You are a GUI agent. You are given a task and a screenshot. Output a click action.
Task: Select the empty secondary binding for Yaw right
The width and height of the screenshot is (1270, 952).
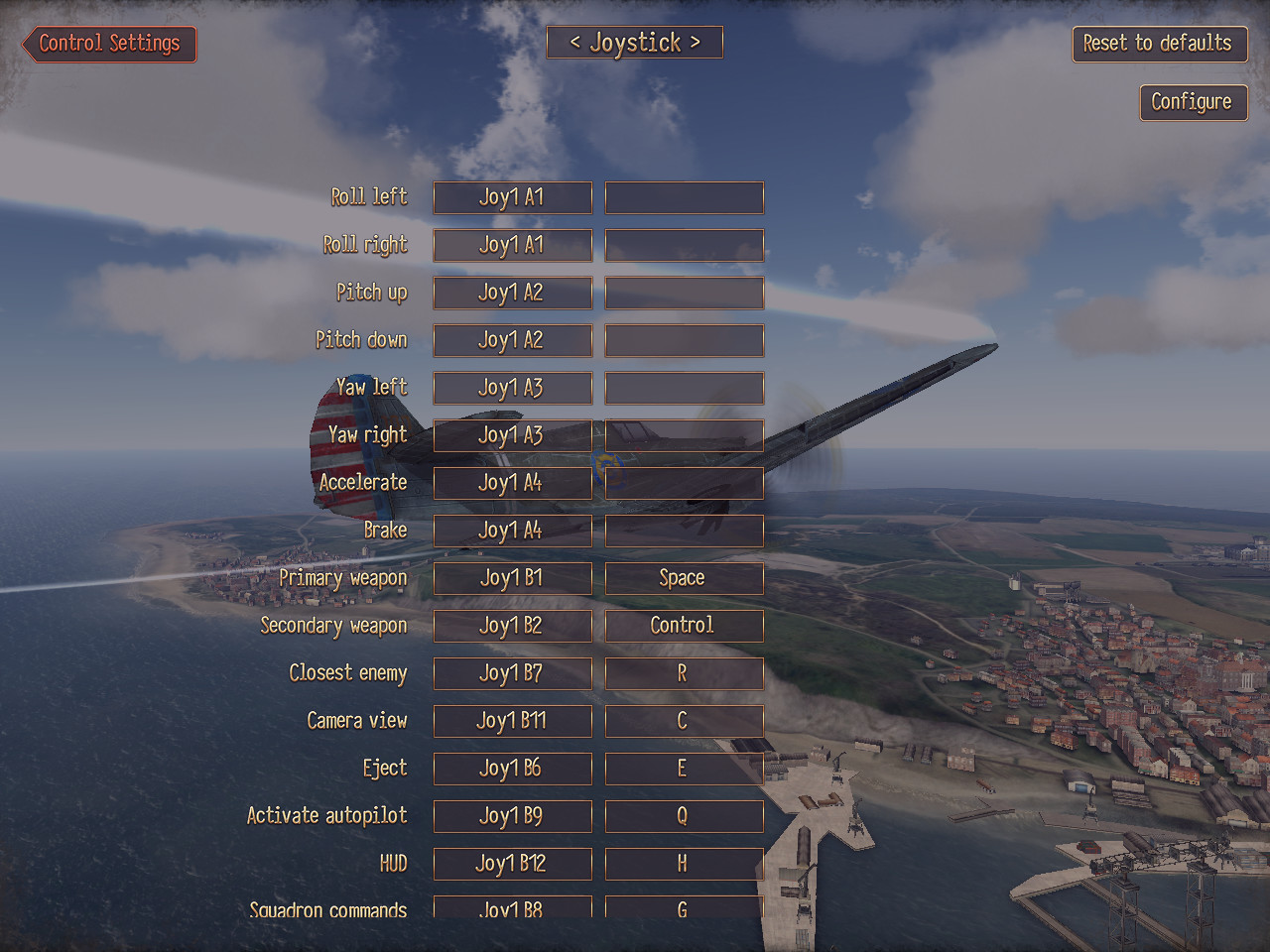click(x=684, y=435)
